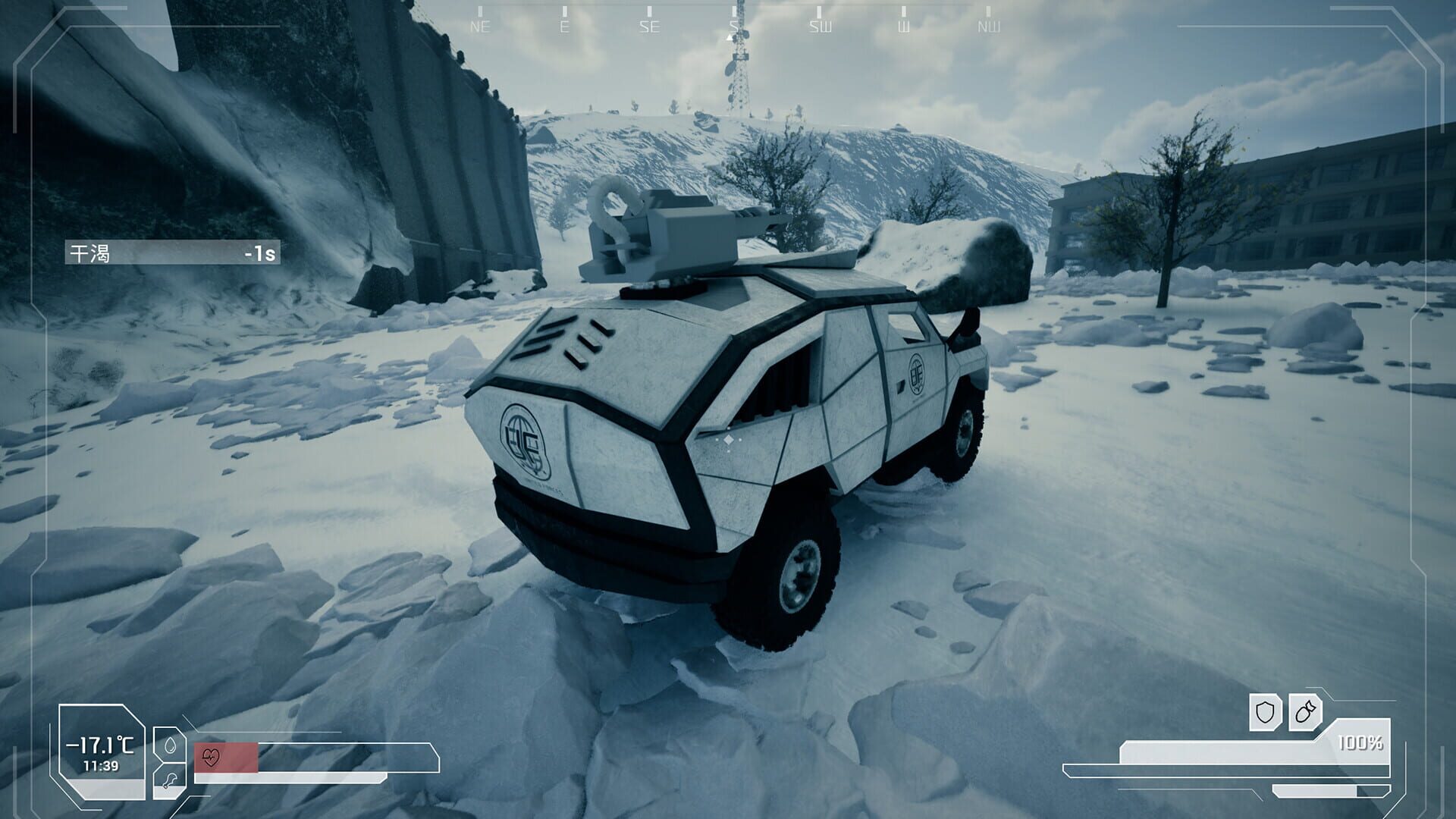Select the water droplet hydration icon
The width and height of the screenshot is (1456, 819).
point(171,747)
